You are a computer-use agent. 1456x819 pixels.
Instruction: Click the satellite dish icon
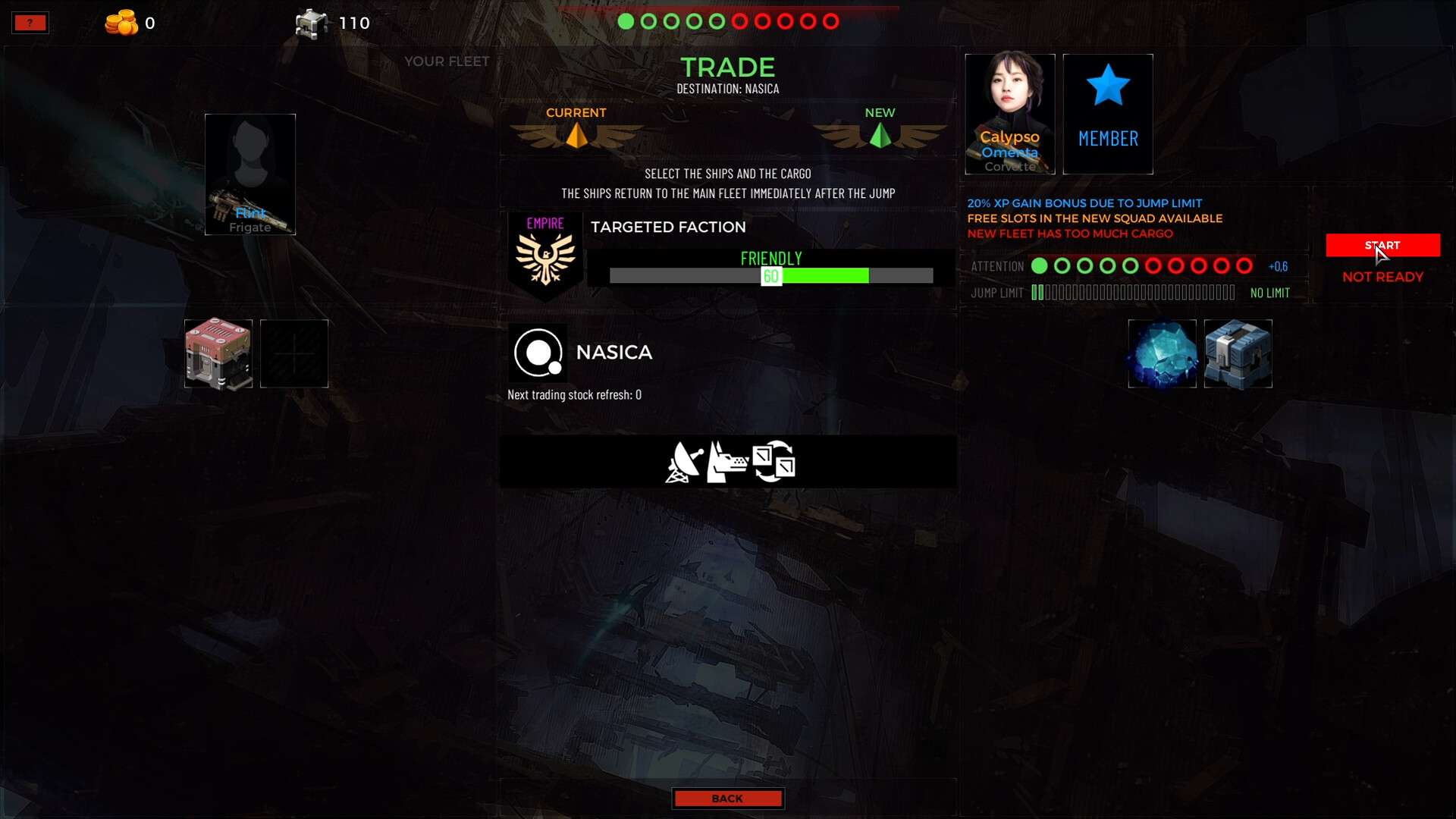(683, 462)
